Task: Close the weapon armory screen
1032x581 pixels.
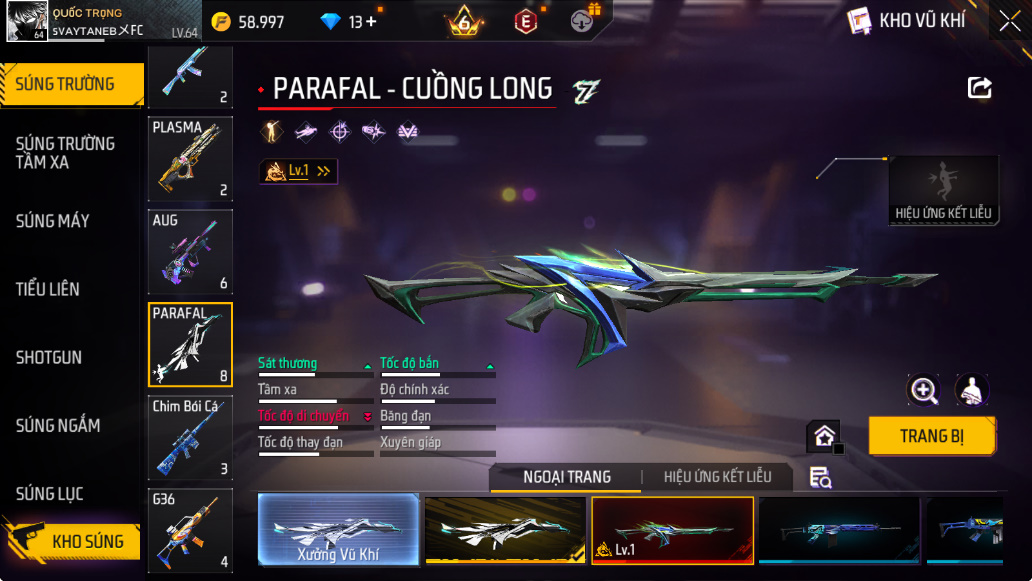Action: [1009, 20]
